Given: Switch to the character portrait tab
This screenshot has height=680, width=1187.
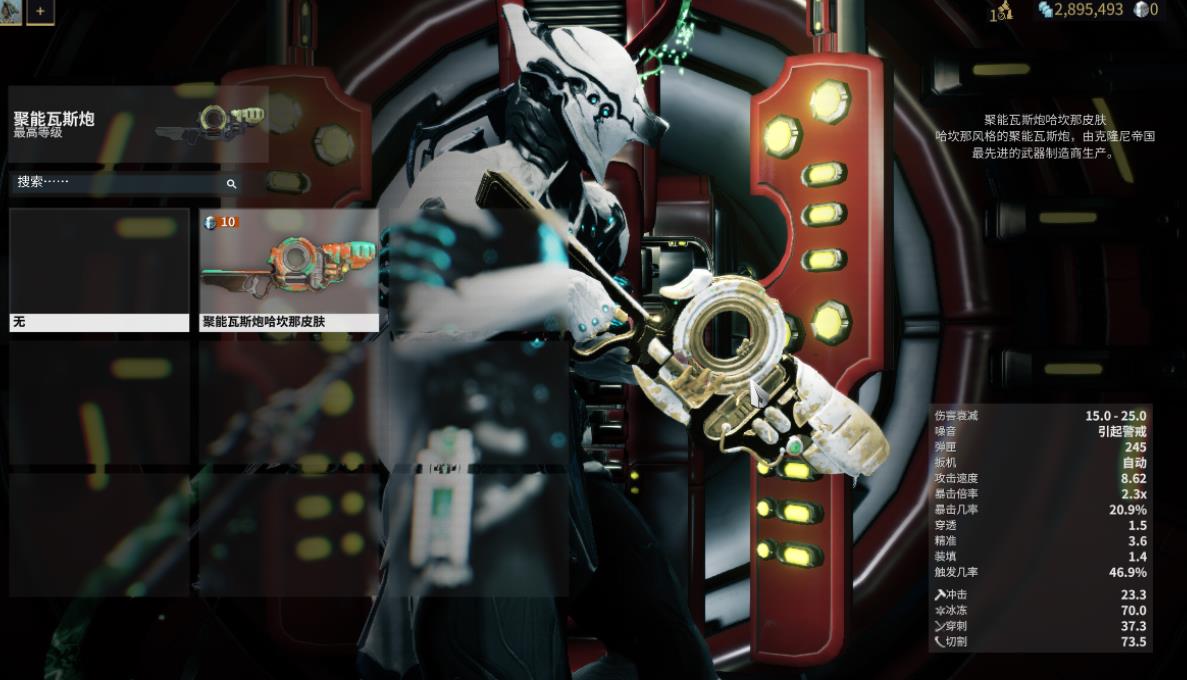Looking at the screenshot, I should pos(10,11).
